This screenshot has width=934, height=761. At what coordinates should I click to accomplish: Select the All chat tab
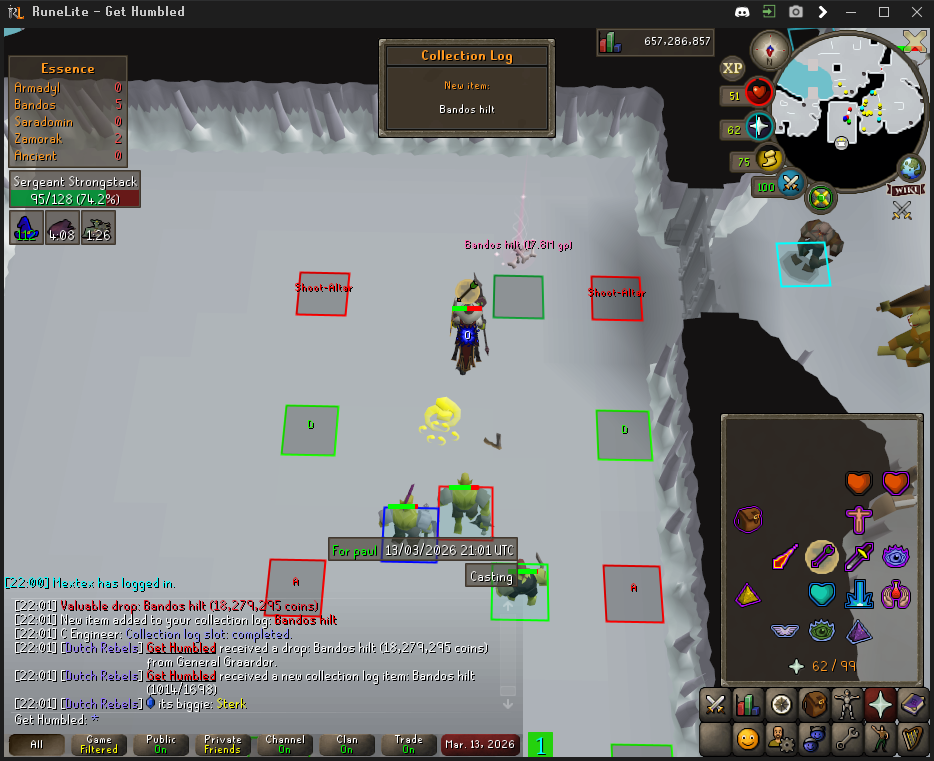(37, 744)
